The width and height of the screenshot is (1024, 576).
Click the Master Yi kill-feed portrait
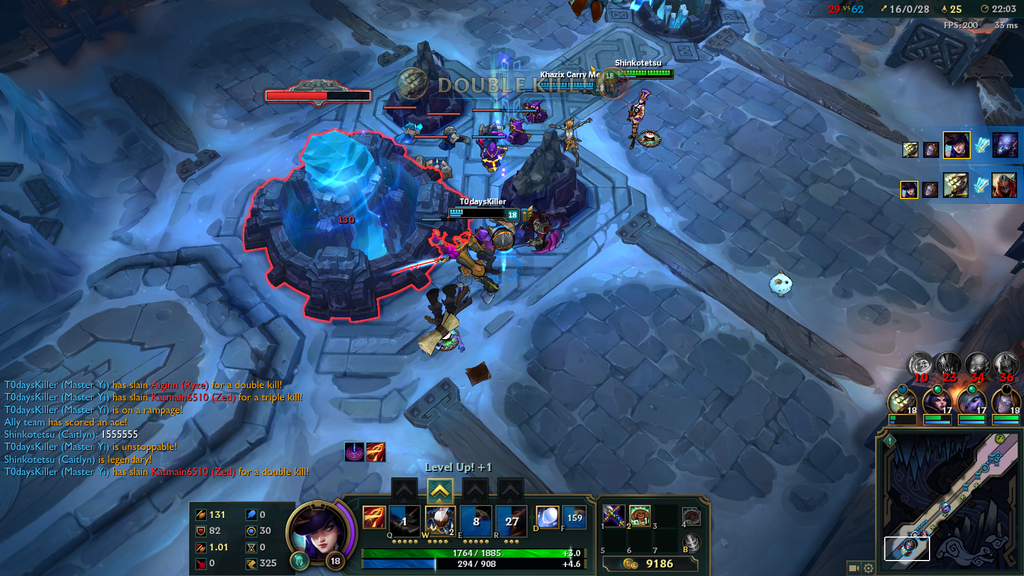(955, 185)
